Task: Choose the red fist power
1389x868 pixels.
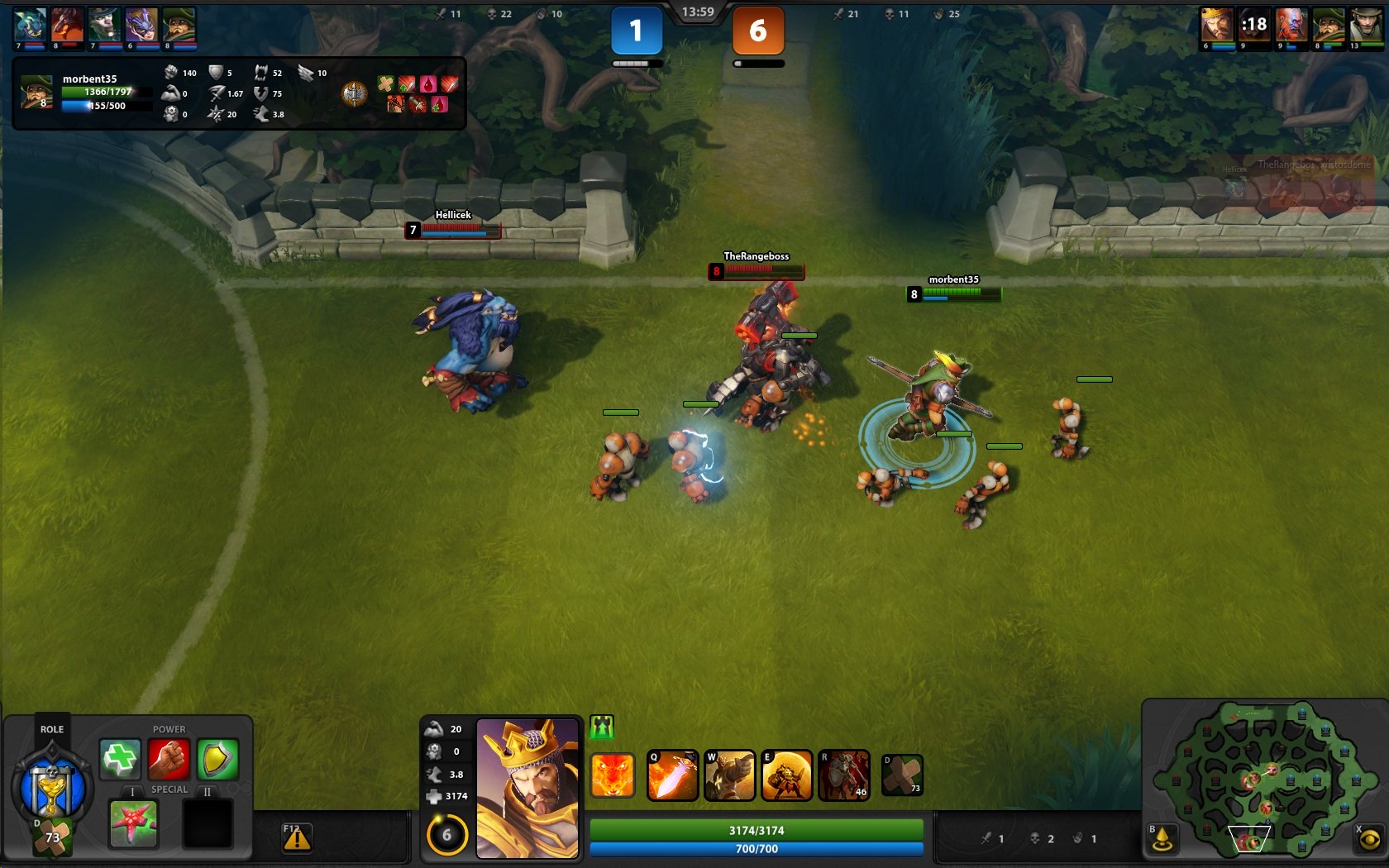Action: [169, 758]
